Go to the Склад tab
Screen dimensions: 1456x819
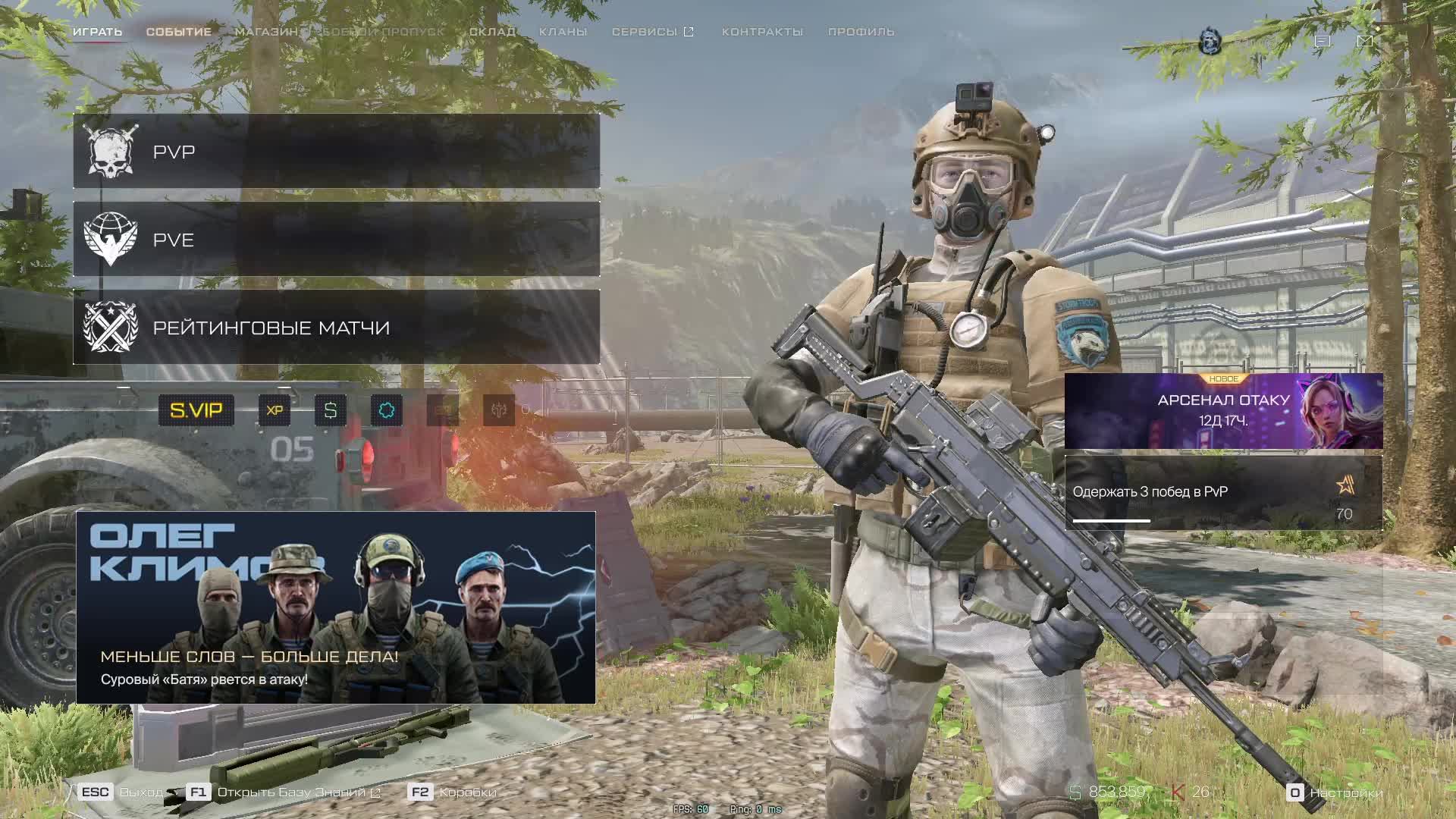[x=492, y=32]
